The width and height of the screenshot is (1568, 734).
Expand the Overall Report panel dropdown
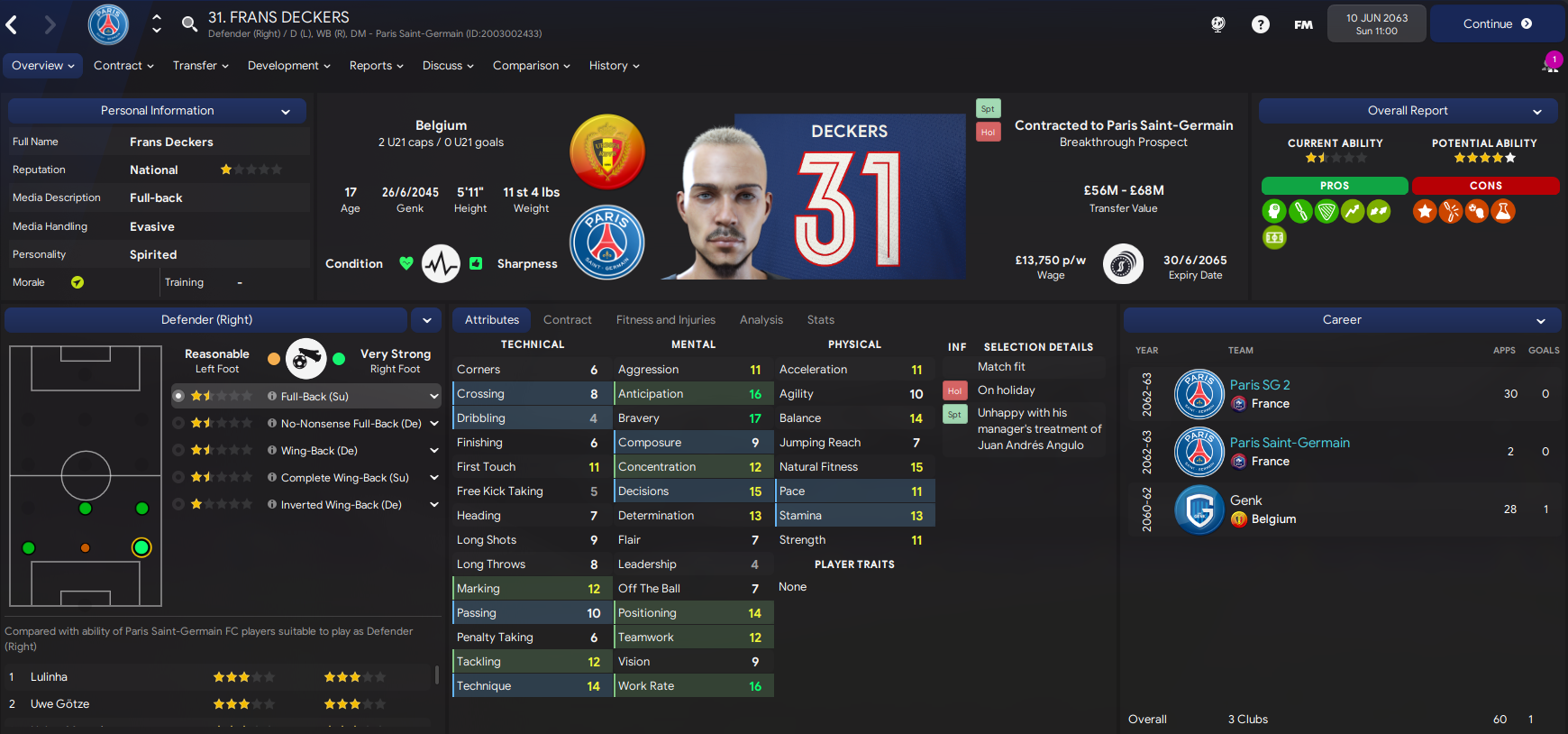pyautogui.click(x=1537, y=110)
